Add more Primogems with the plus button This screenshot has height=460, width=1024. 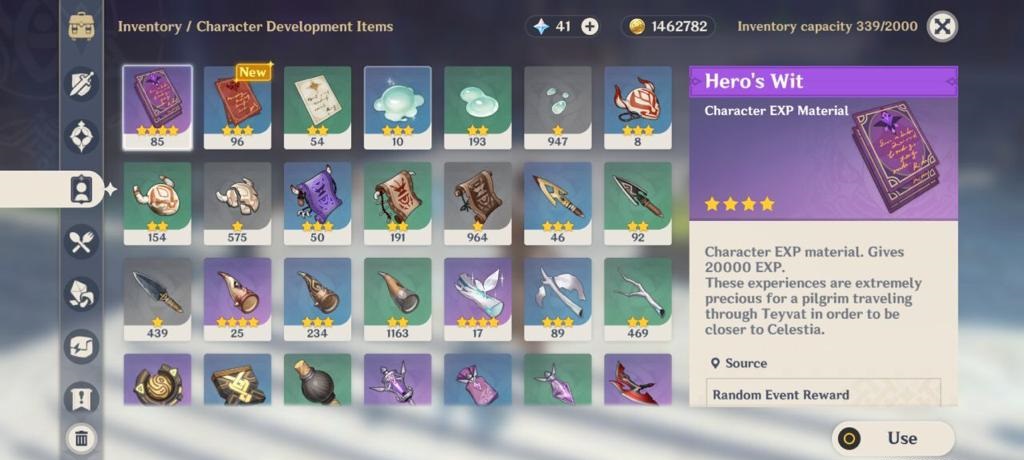590,27
